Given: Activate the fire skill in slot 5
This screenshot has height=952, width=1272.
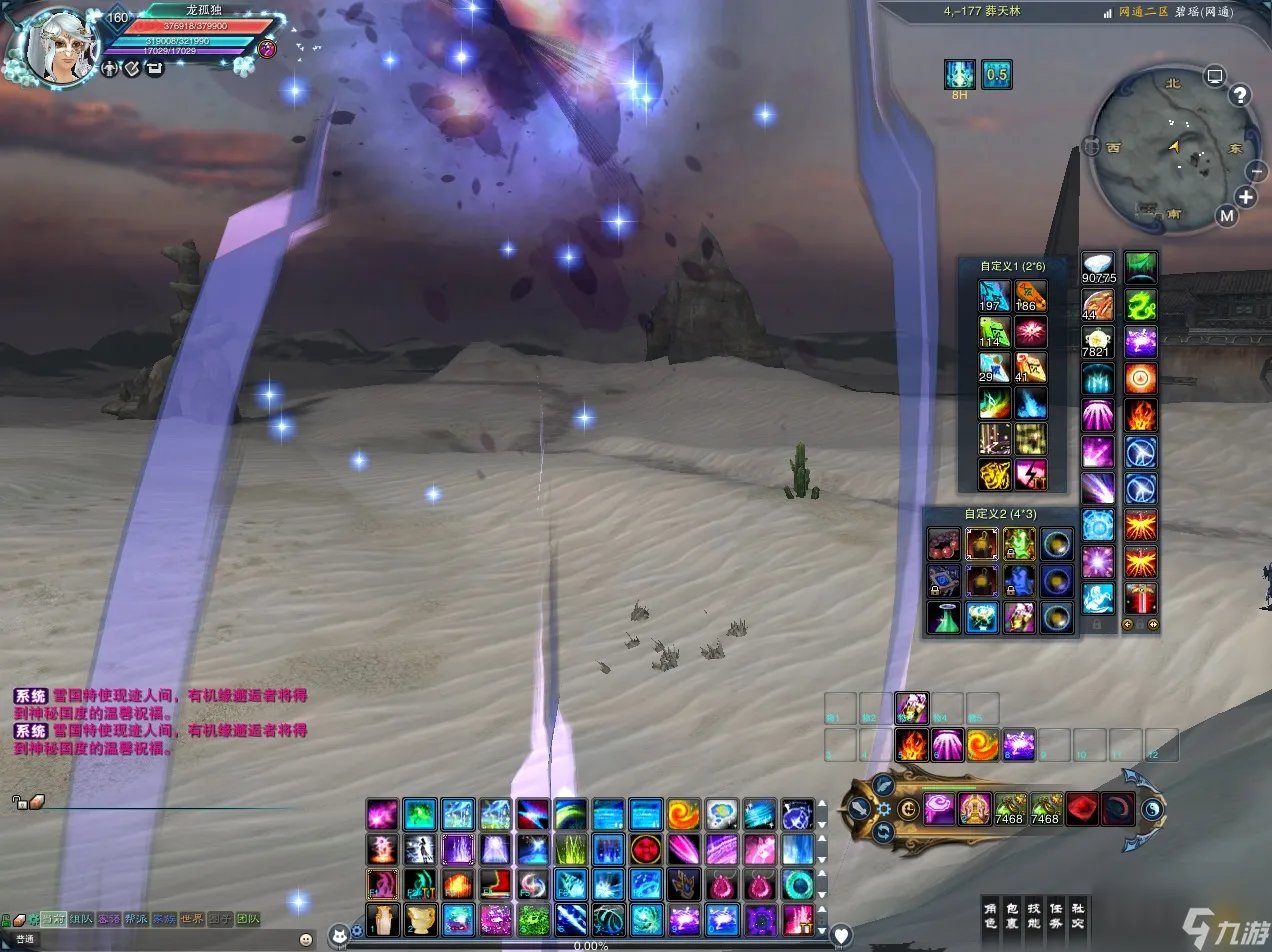Looking at the screenshot, I should click(911, 745).
